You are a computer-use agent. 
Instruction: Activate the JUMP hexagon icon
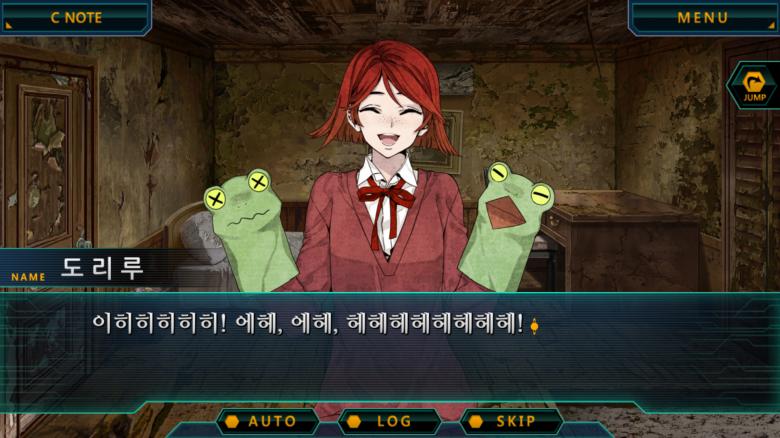pyautogui.click(x=754, y=86)
